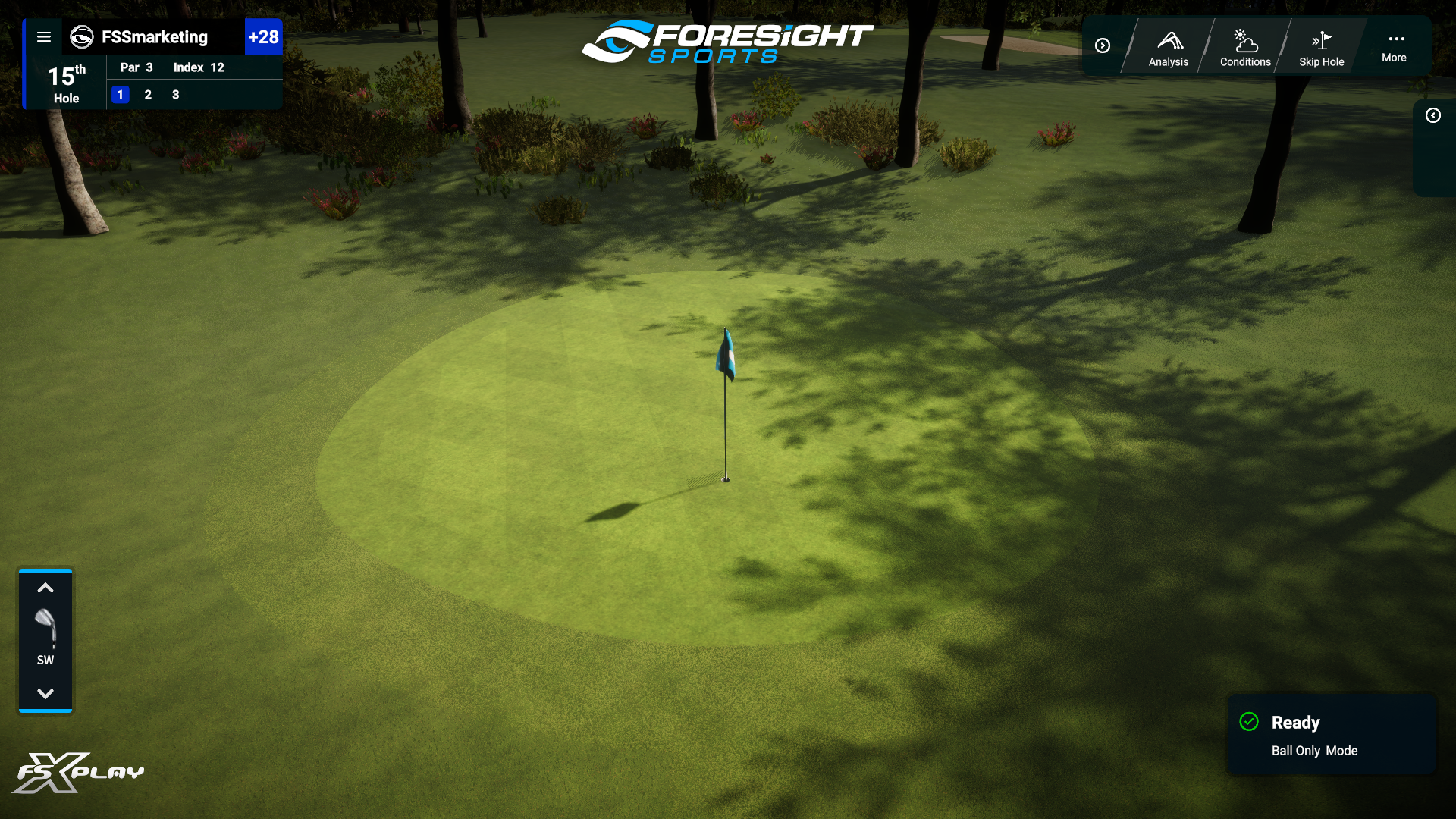The image size is (1456, 819).
Task: Click the green Ready checkmark icon
Action: (1250, 722)
